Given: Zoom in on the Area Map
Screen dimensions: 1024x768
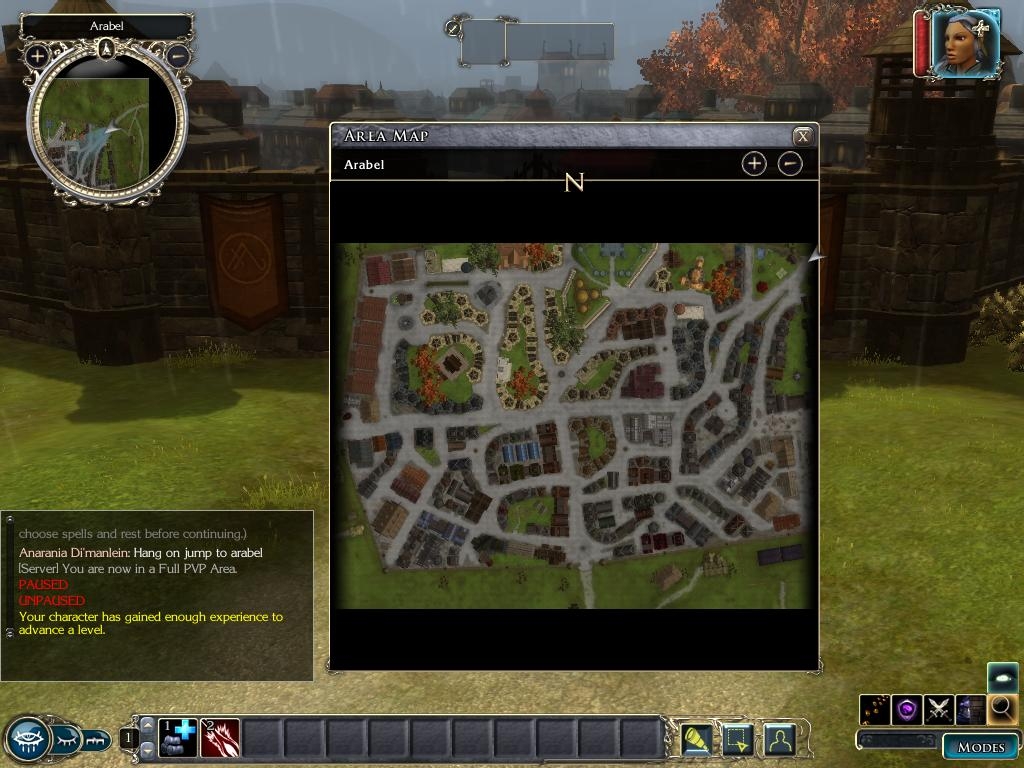Looking at the screenshot, I should pyautogui.click(x=754, y=164).
